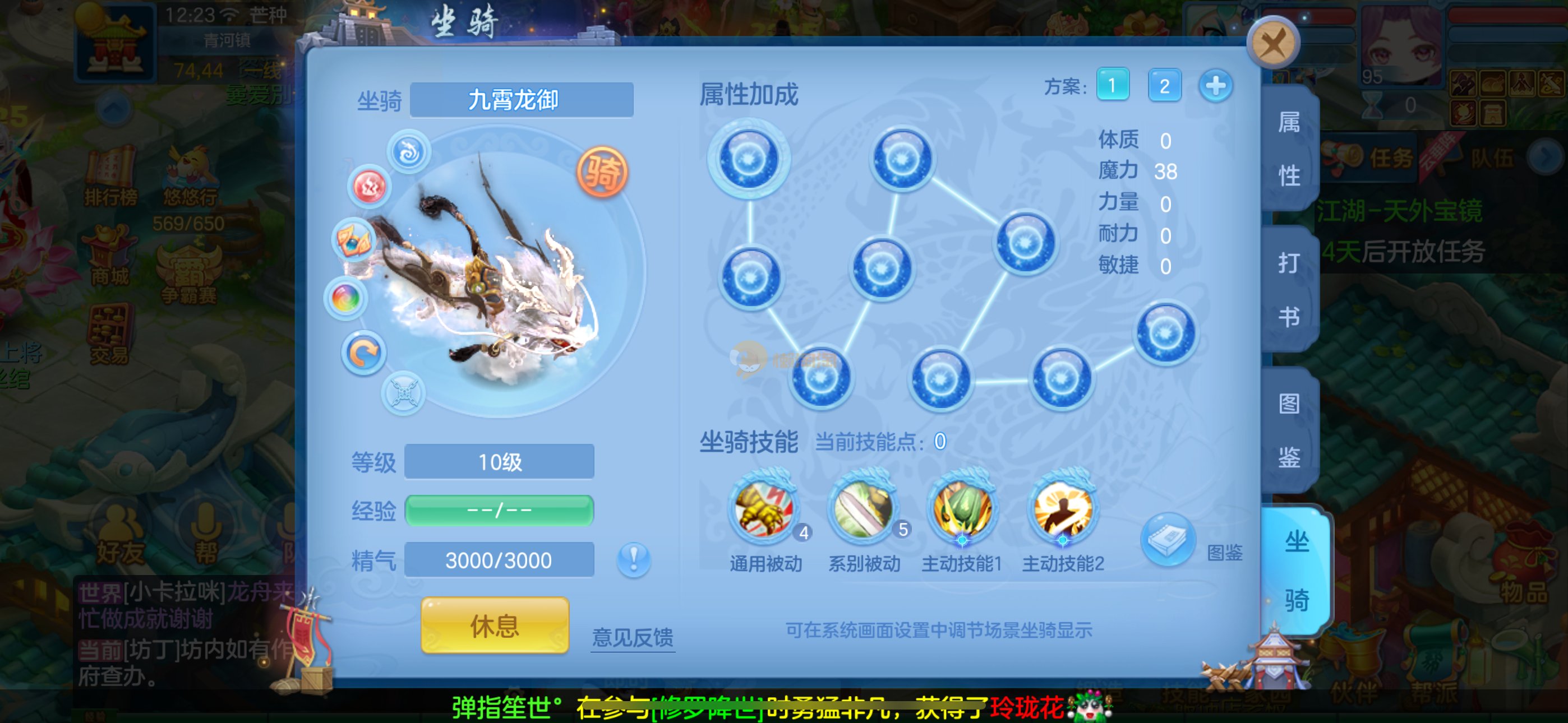The image size is (1568, 723).
Task: Open the 意见反馈 feedback link
Action: point(633,637)
